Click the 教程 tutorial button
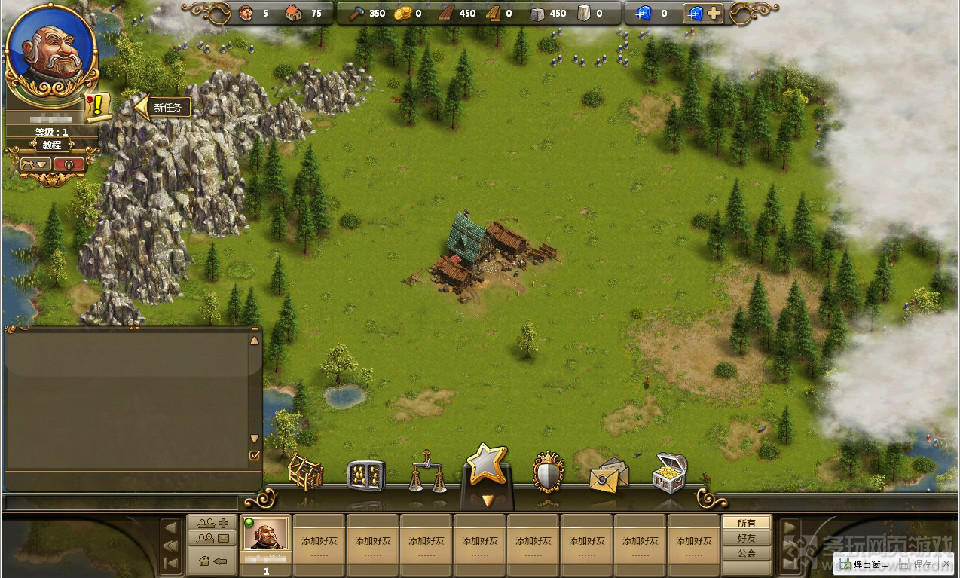This screenshot has height=578, width=960. (x=51, y=145)
